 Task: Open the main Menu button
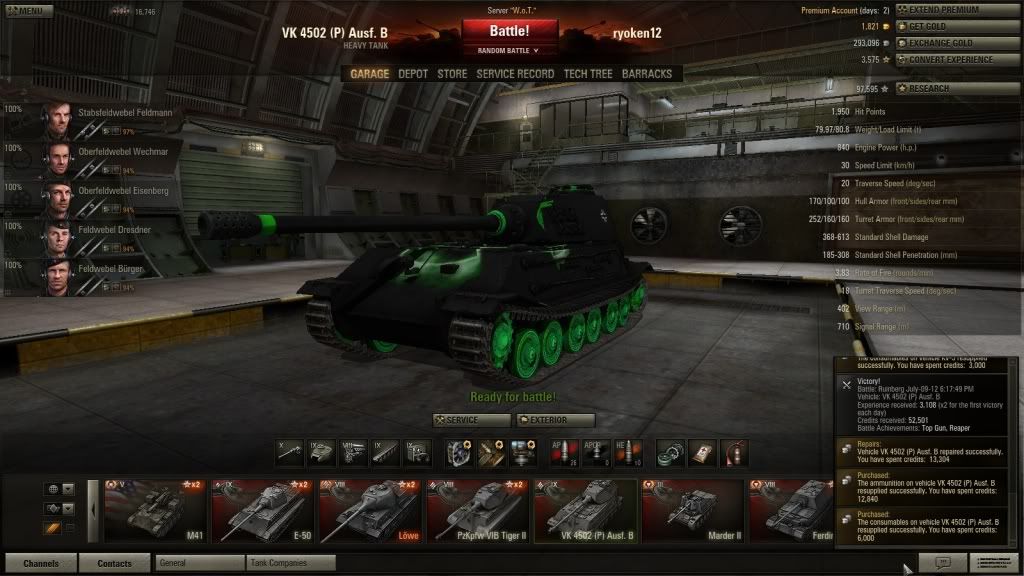click(x=27, y=11)
